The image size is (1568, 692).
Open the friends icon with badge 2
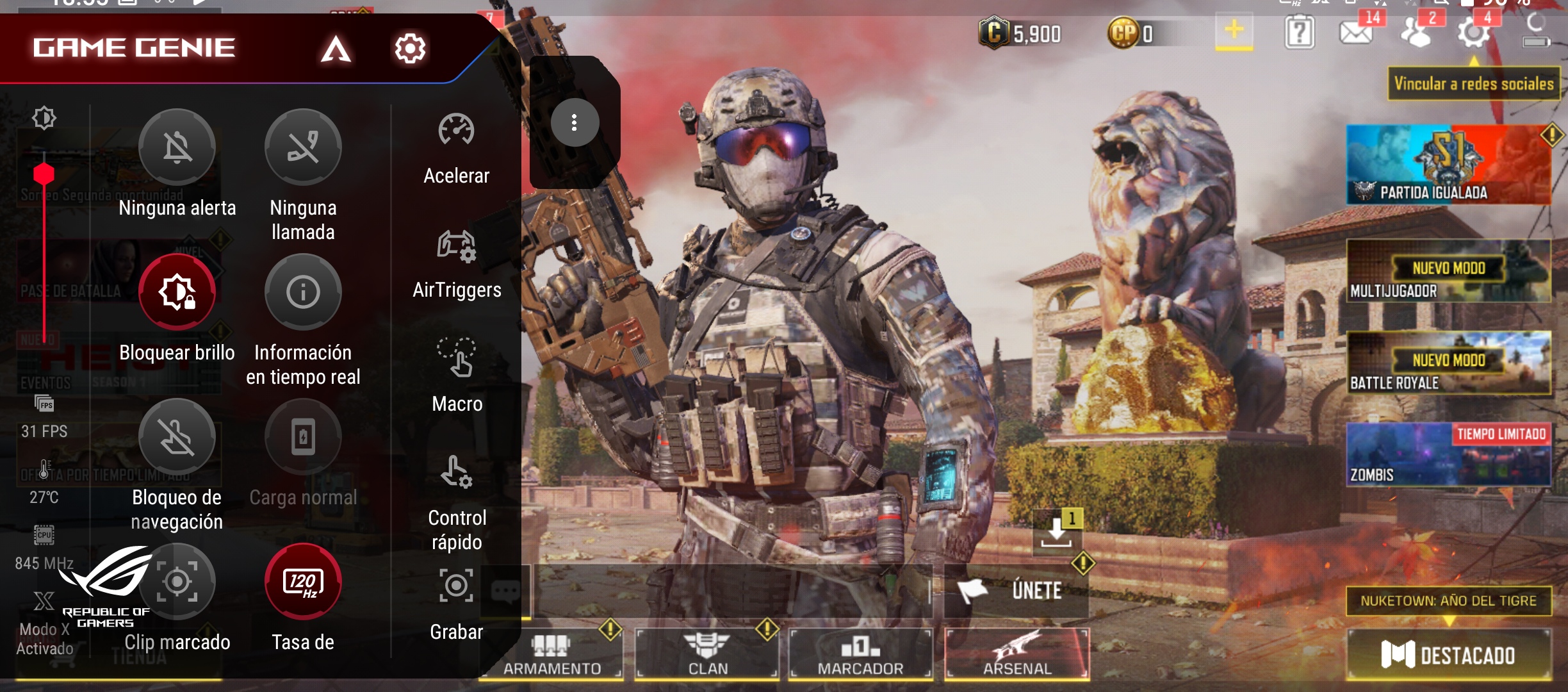1417,32
